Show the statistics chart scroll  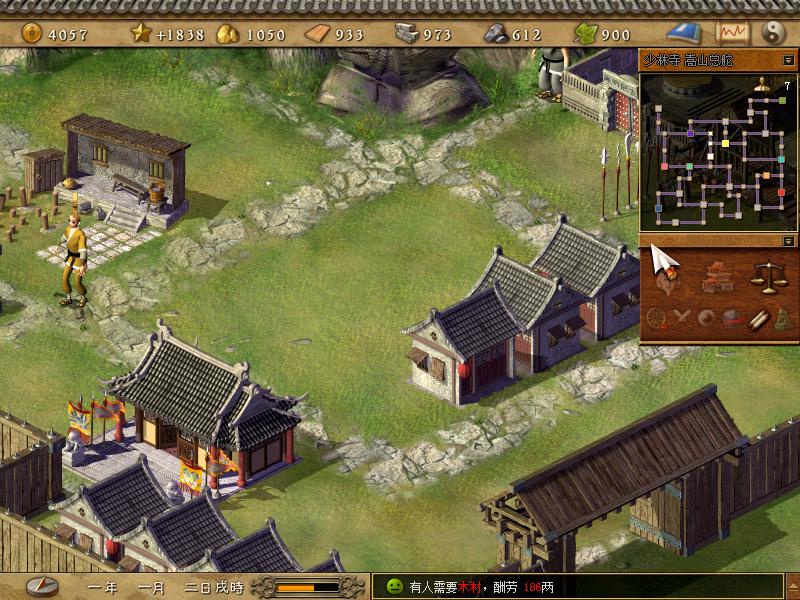click(733, 33)
